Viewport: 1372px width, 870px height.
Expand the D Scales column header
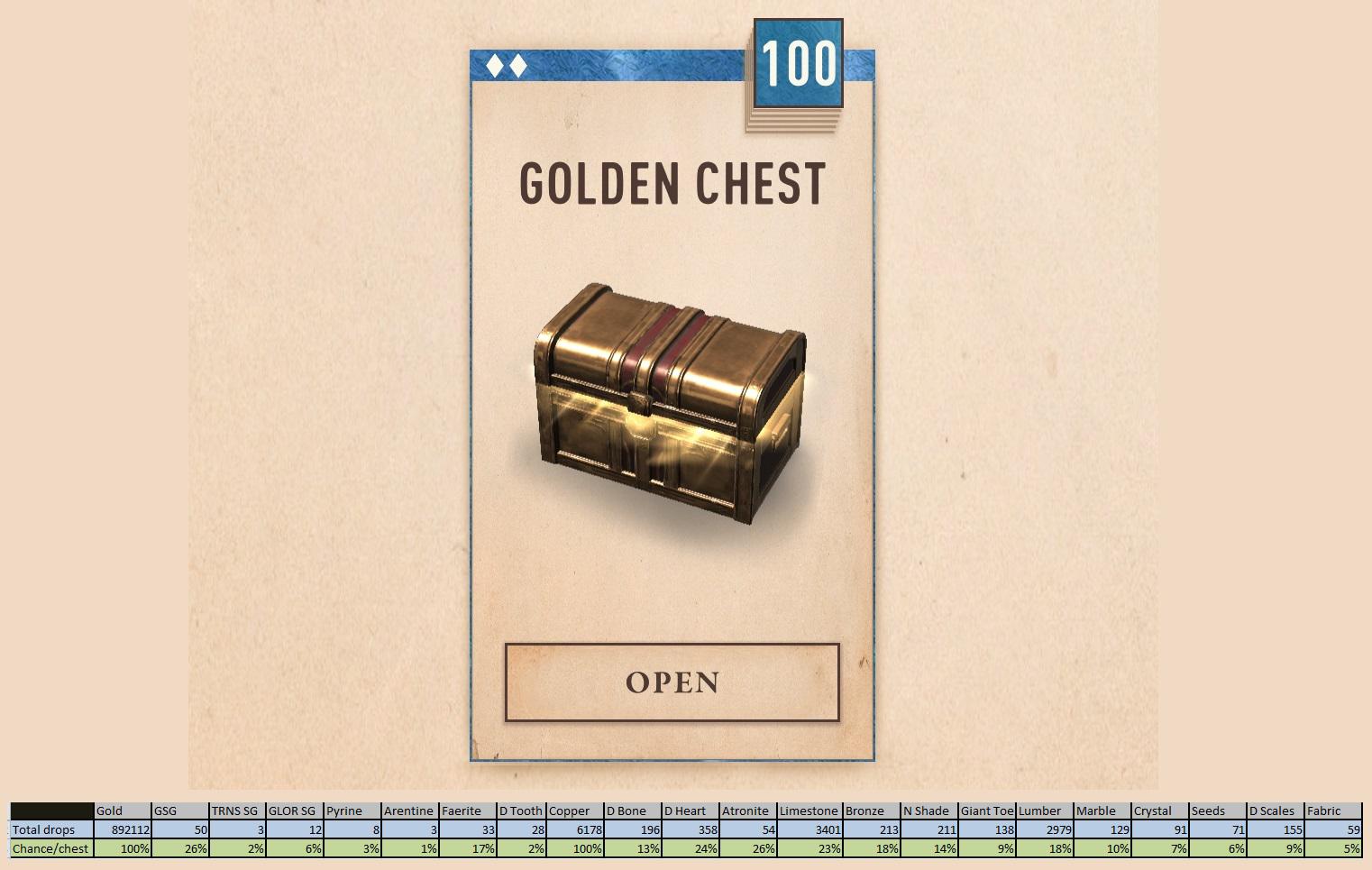point(1272,810)
